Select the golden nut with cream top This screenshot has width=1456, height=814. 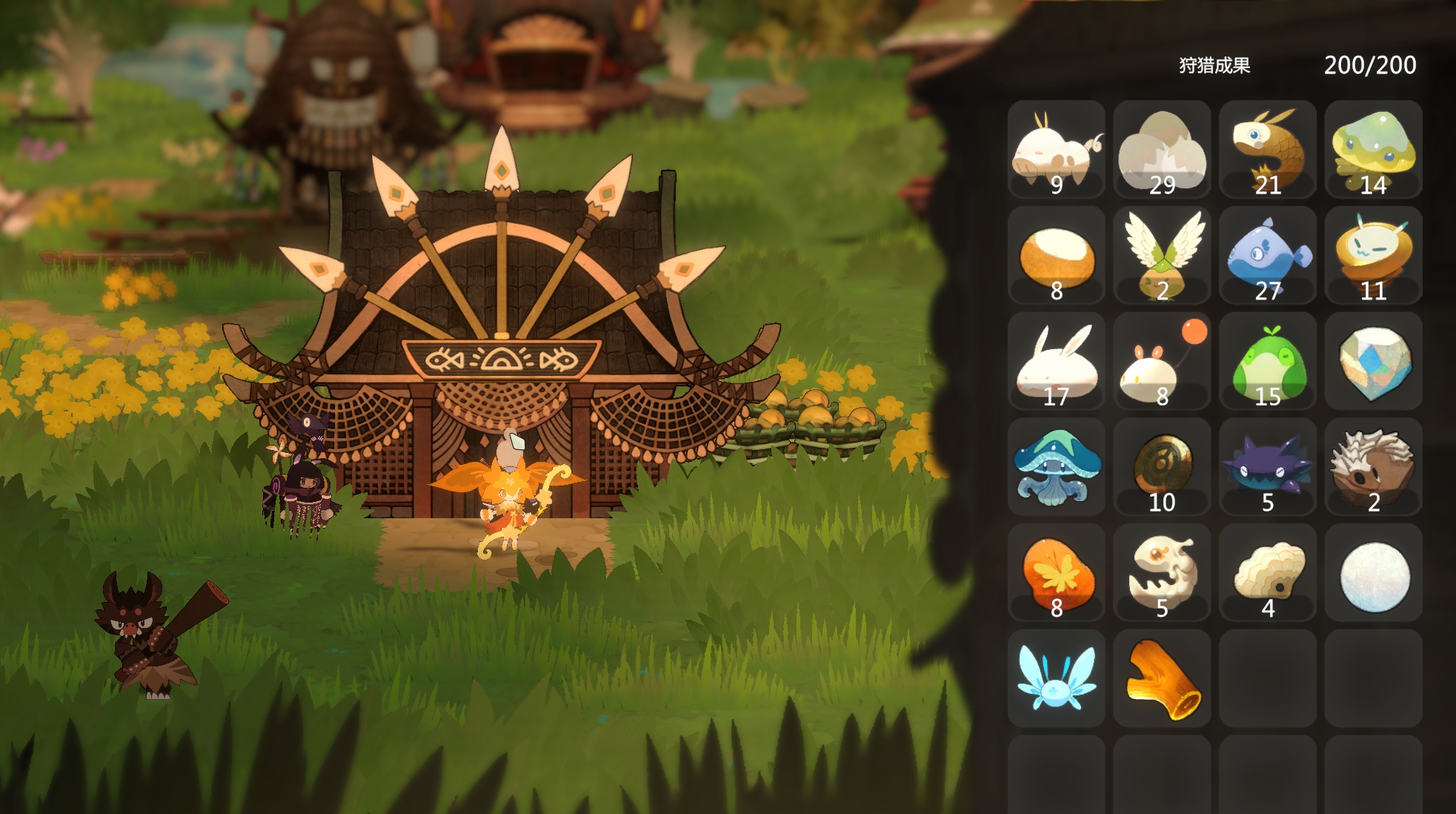click(1056, 256)
